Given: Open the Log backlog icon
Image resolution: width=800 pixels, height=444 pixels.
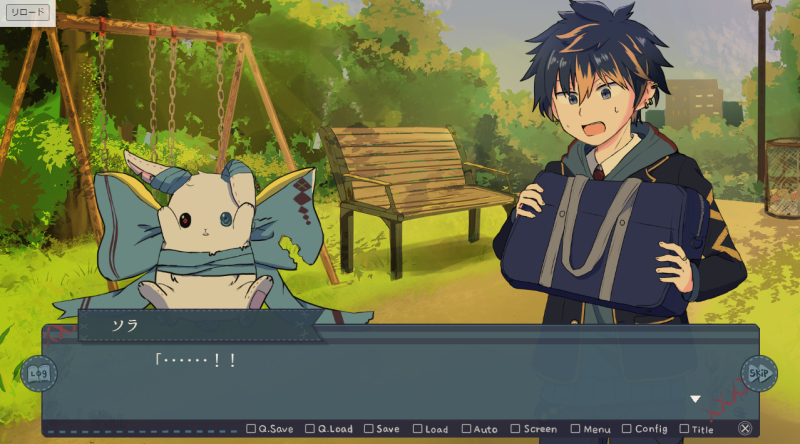Looking at the screenshot, I should coord(39,373).
